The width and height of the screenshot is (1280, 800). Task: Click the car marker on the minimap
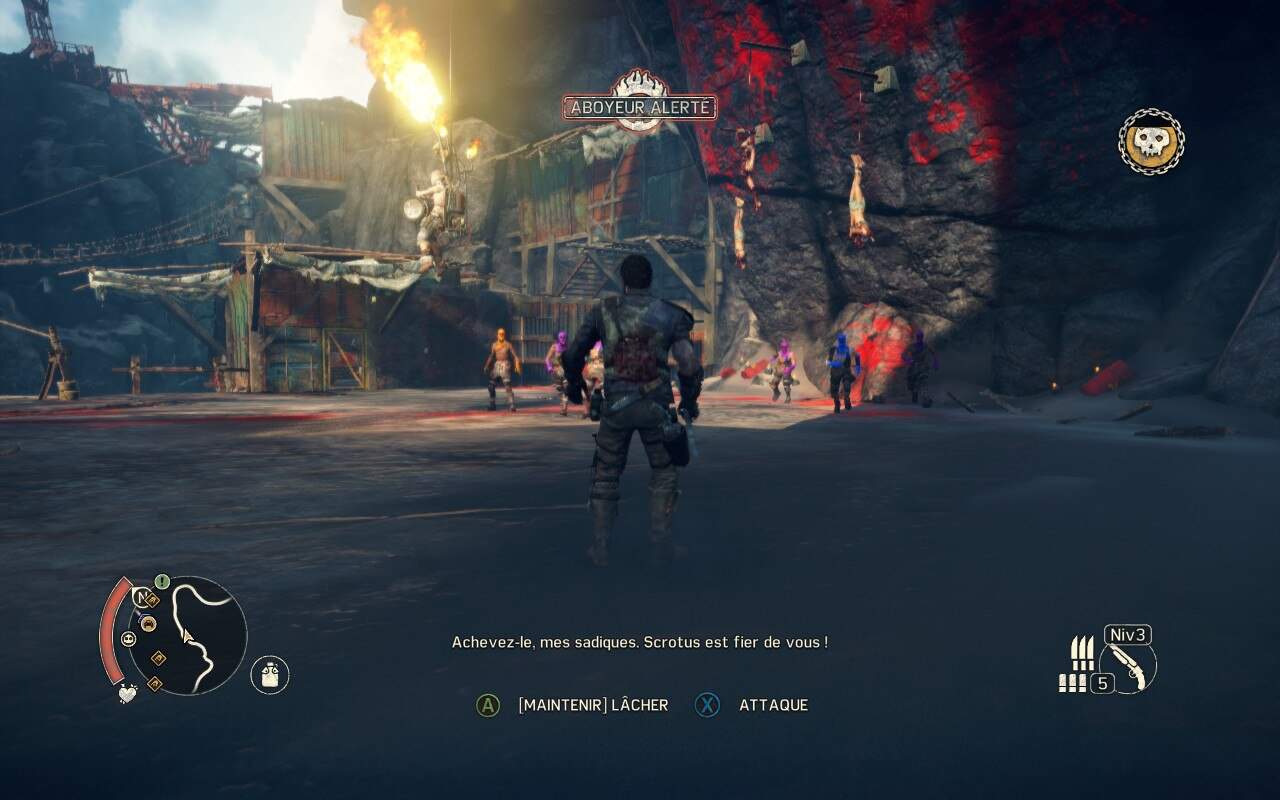[148, 624]
